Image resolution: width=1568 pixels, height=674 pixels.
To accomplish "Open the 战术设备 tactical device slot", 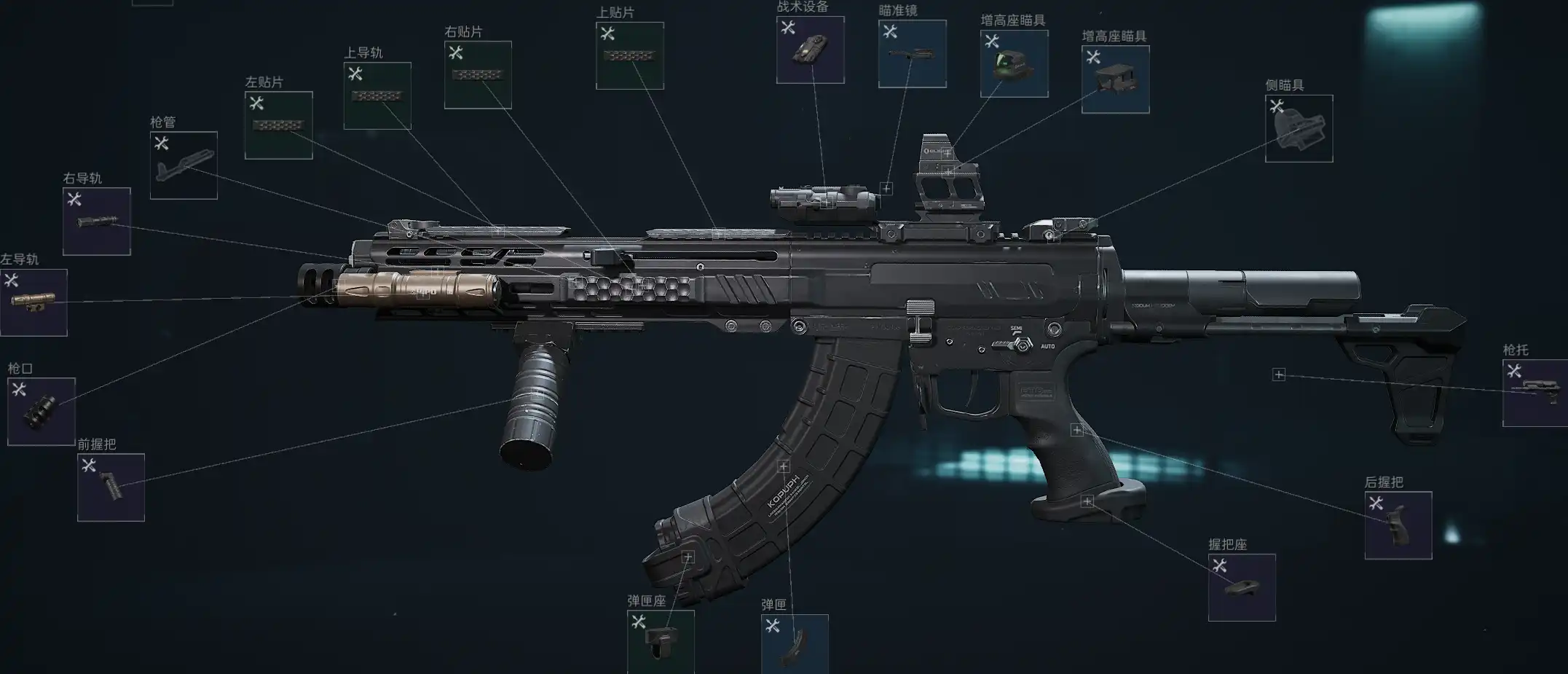I will [811, 50].
